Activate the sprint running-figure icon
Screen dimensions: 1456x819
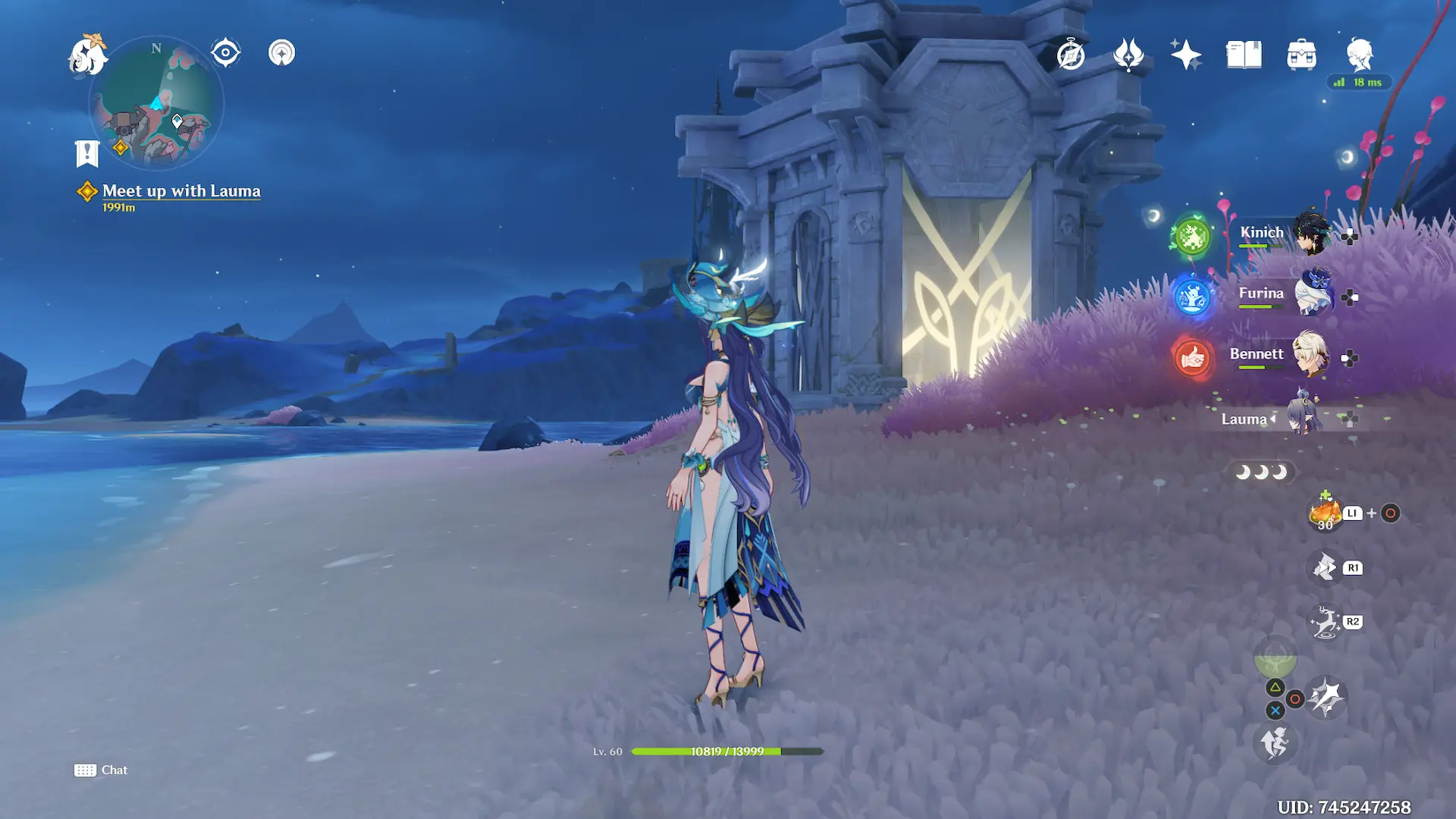pyautogui.click(x=1275, y=742)
